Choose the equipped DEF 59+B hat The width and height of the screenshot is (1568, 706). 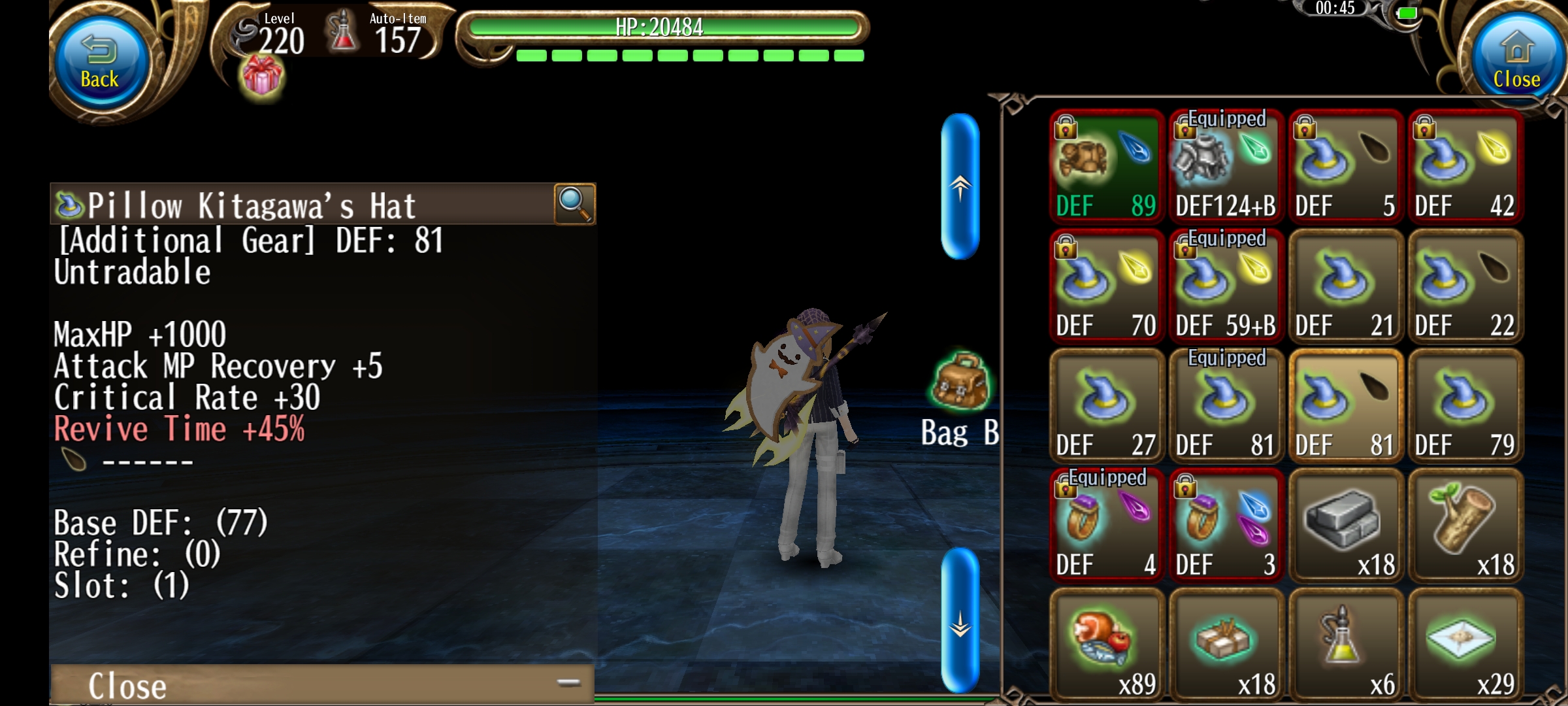click(1226, 286)
